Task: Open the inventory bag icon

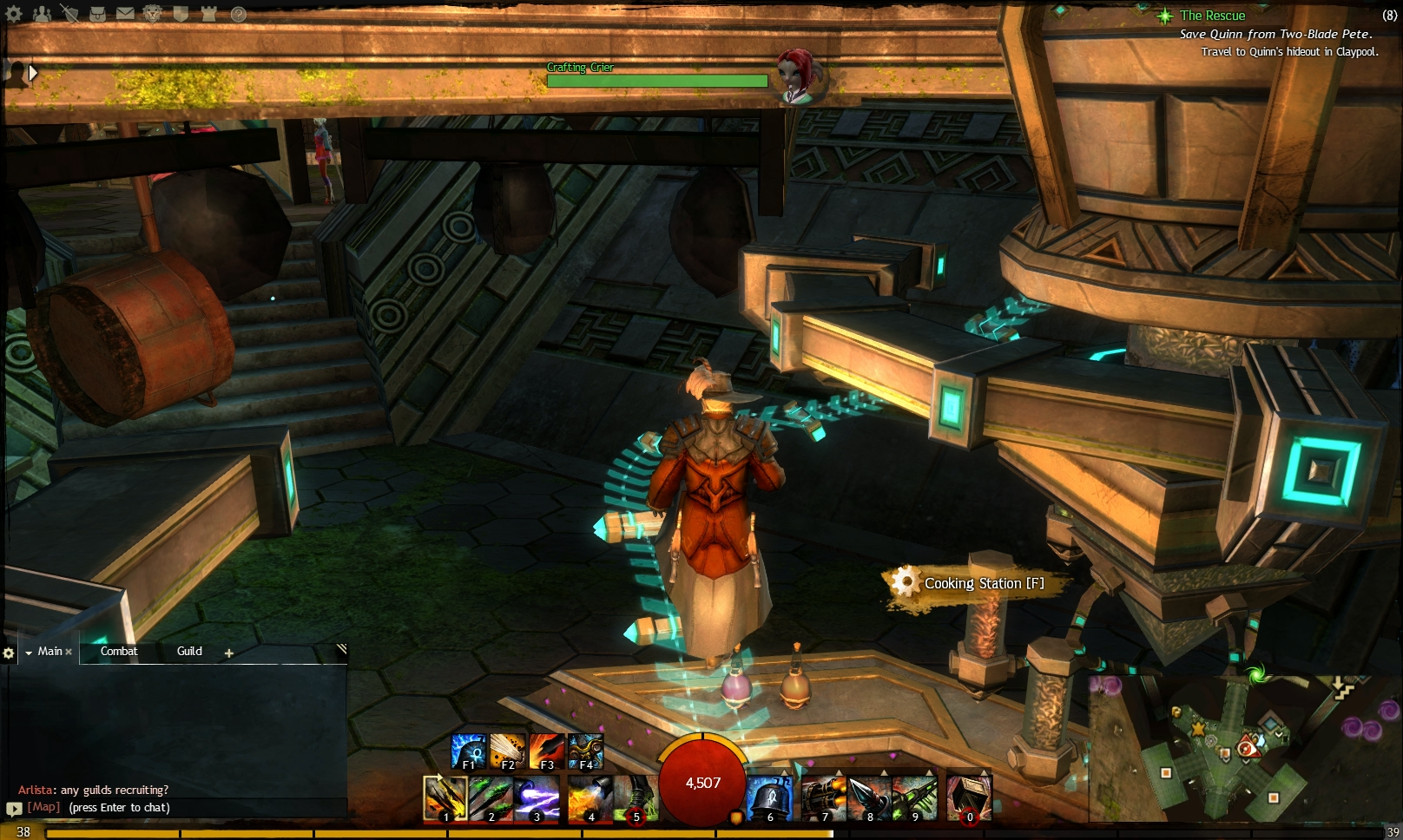Action: 96,12
